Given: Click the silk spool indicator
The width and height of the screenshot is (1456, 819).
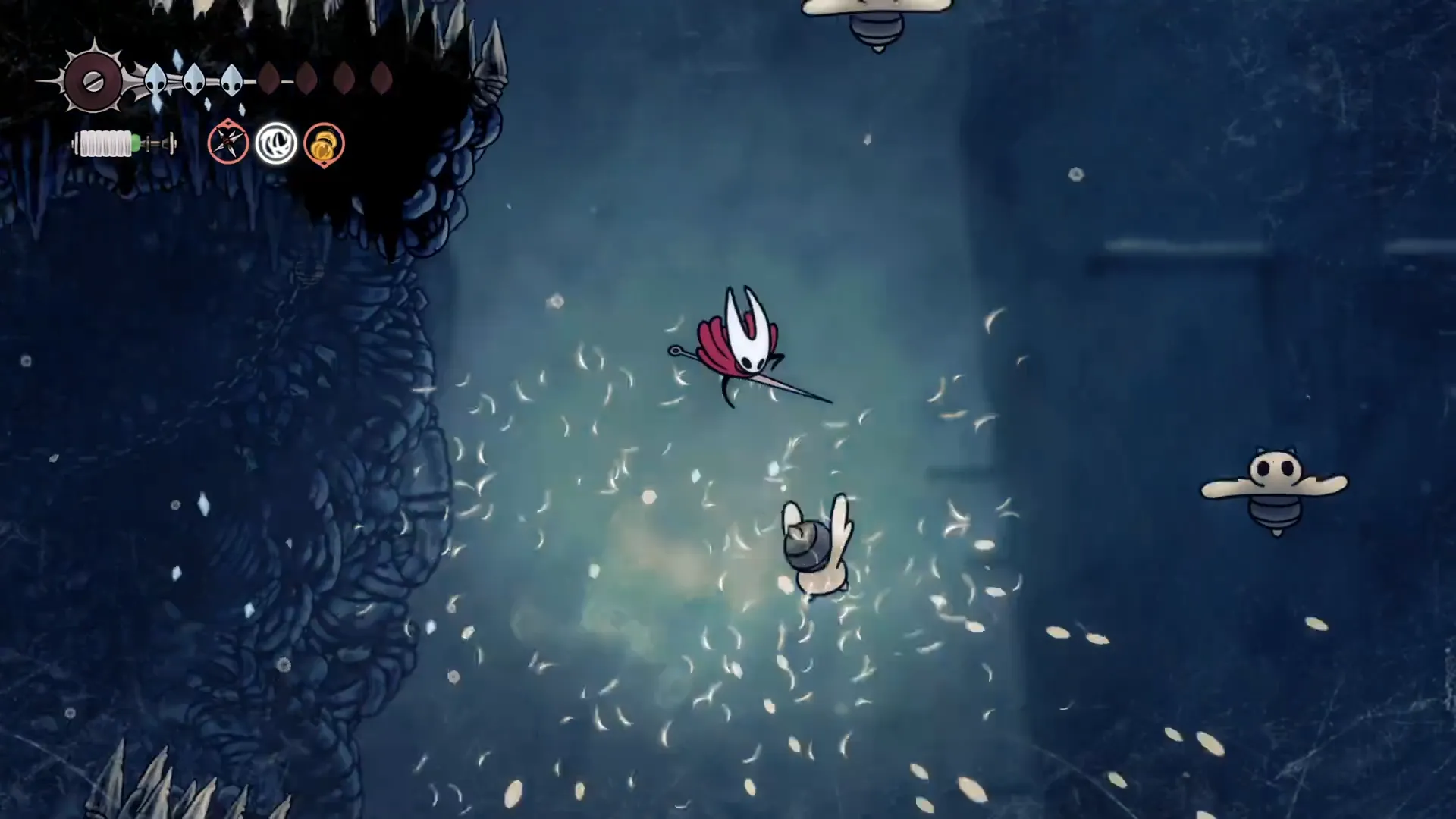Looking at the screenshot, I should pyautogui.click(x=106, y=143).
